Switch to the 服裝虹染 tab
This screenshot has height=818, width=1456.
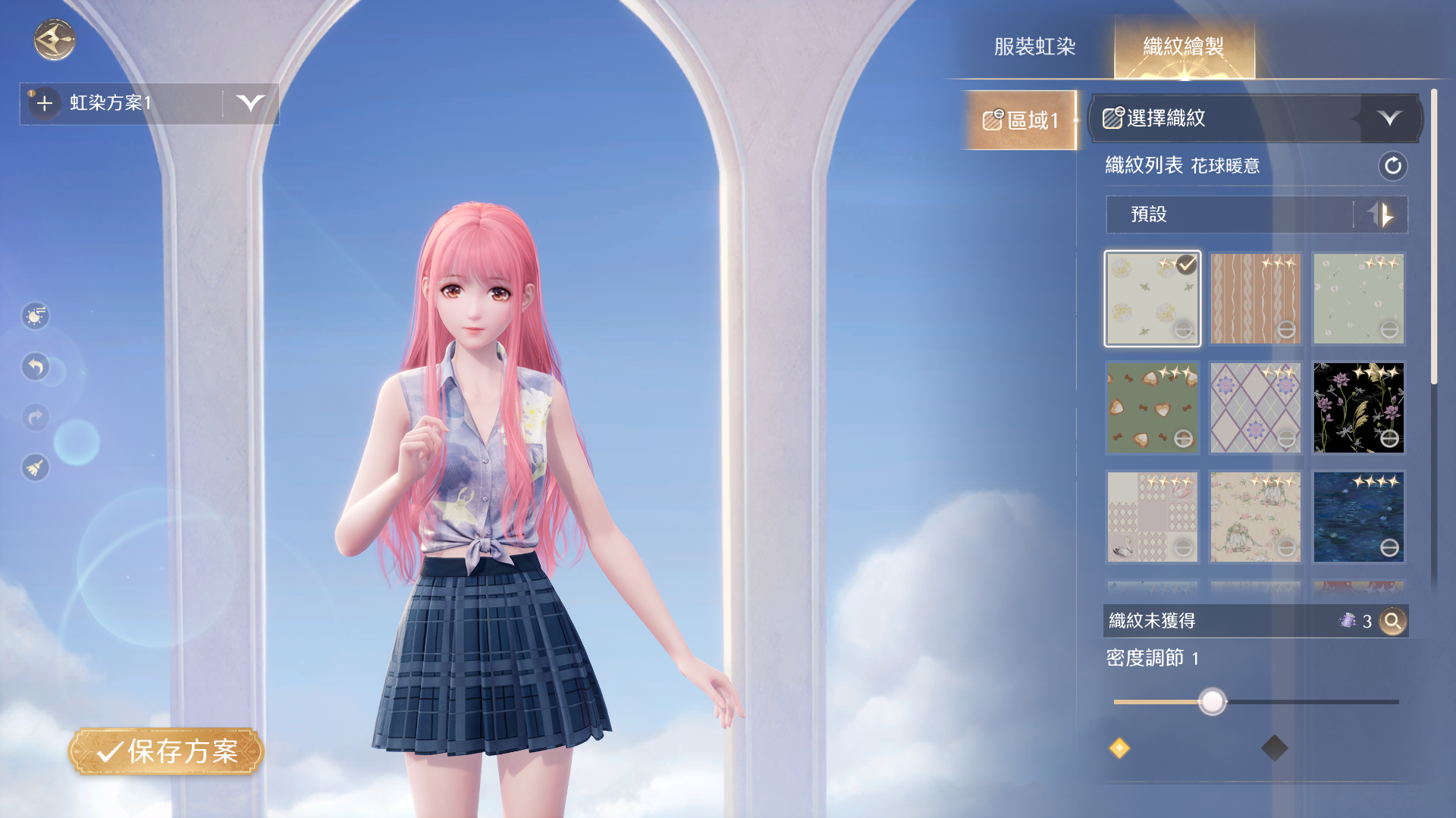(1034, 47)
